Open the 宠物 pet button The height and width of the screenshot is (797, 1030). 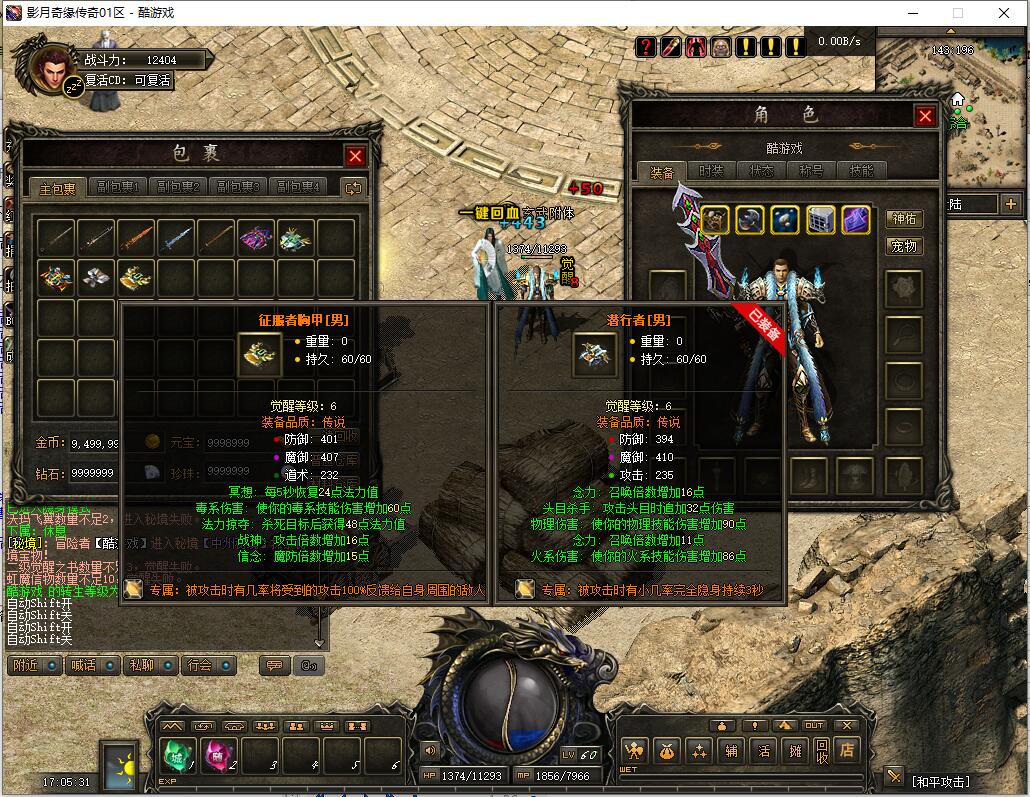[x=903, y=246]
